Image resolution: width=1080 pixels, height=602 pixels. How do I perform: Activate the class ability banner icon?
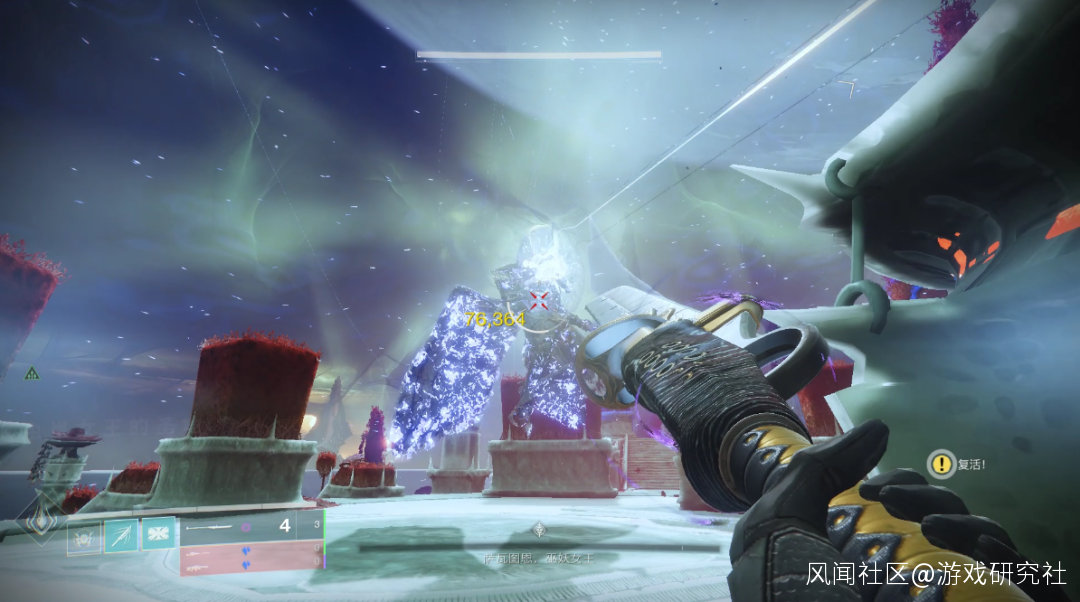[x=158, y=536]
